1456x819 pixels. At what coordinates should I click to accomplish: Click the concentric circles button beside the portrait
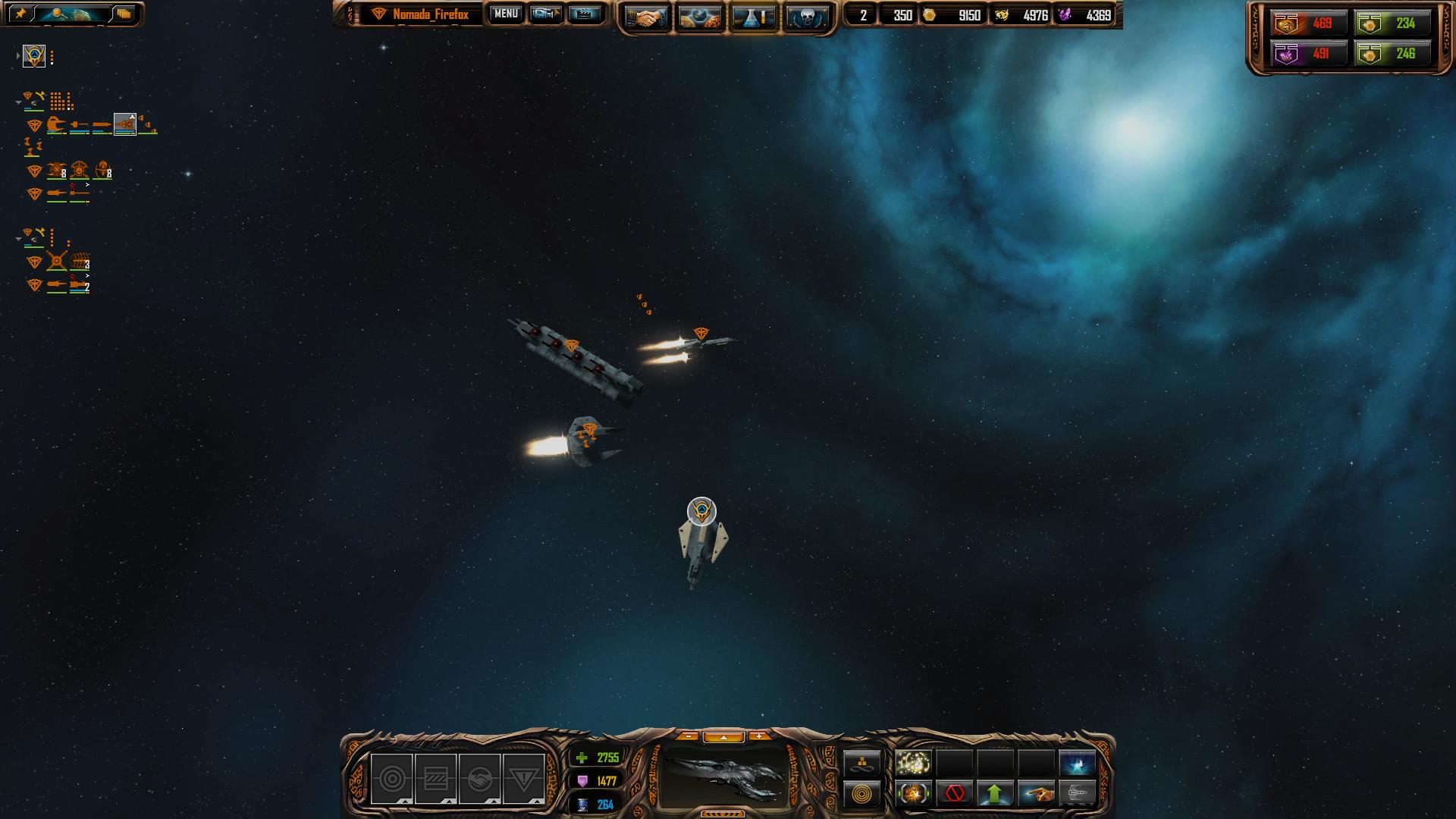(x=862, y=794)
